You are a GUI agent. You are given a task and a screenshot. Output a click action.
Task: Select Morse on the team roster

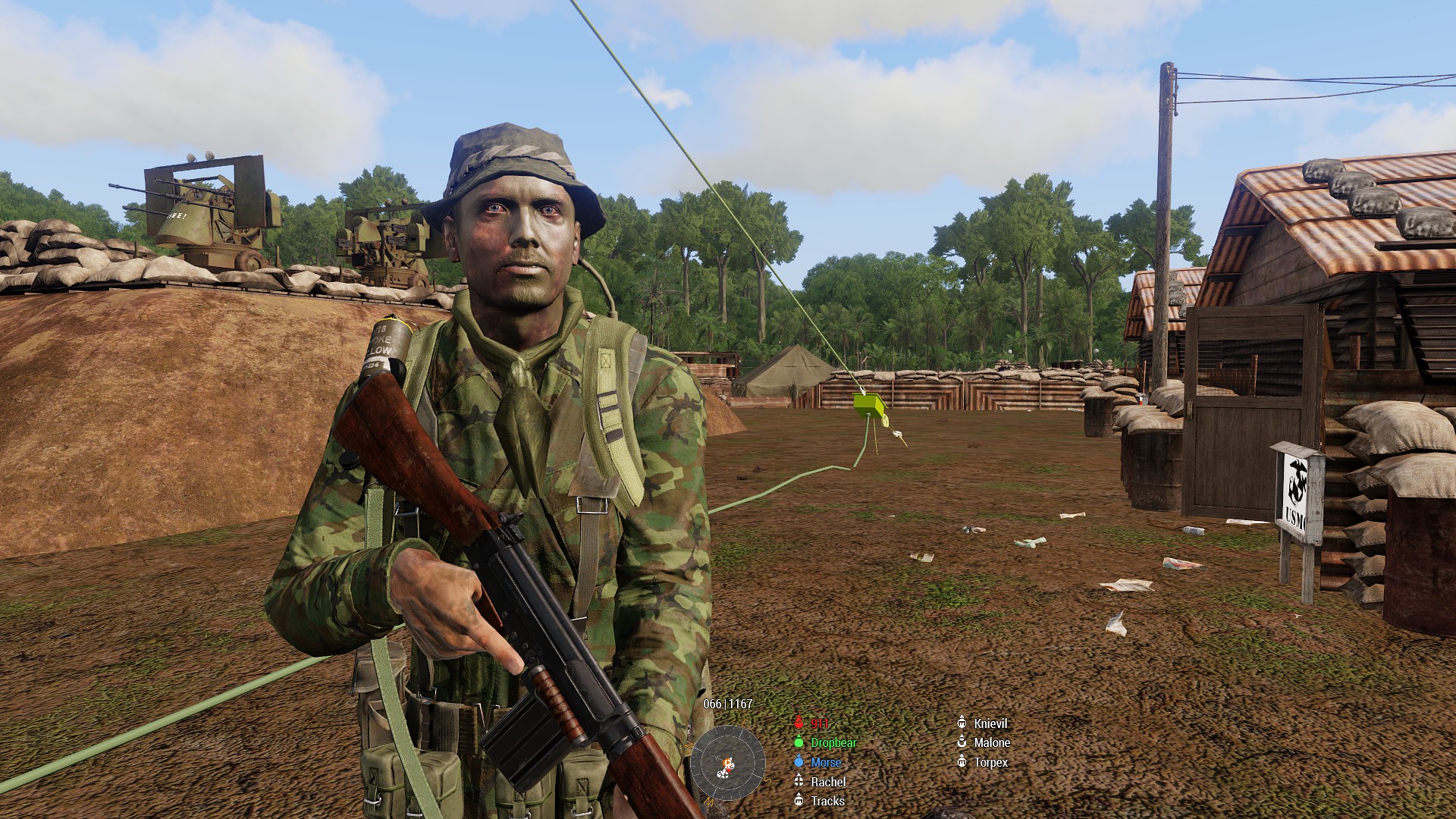pyautogui.click(x=825, y=762)
